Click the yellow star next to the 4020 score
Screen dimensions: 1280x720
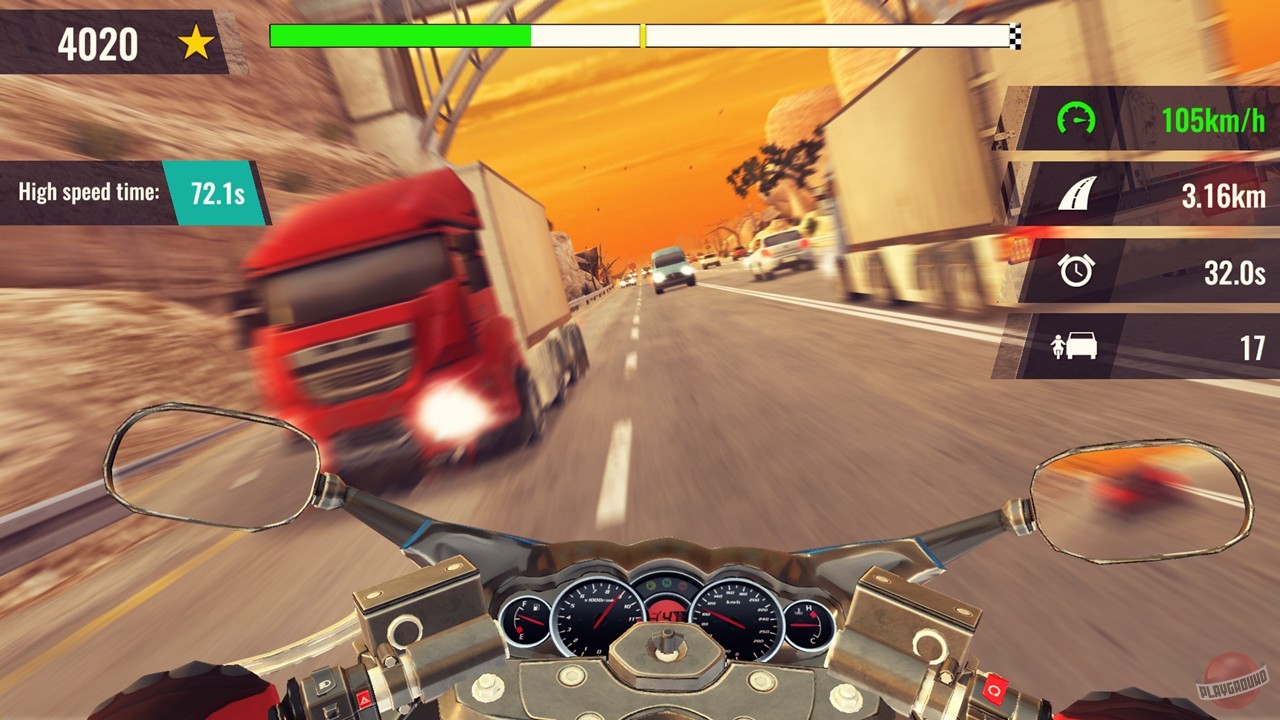pyautogui.click(x=196, y=41)
